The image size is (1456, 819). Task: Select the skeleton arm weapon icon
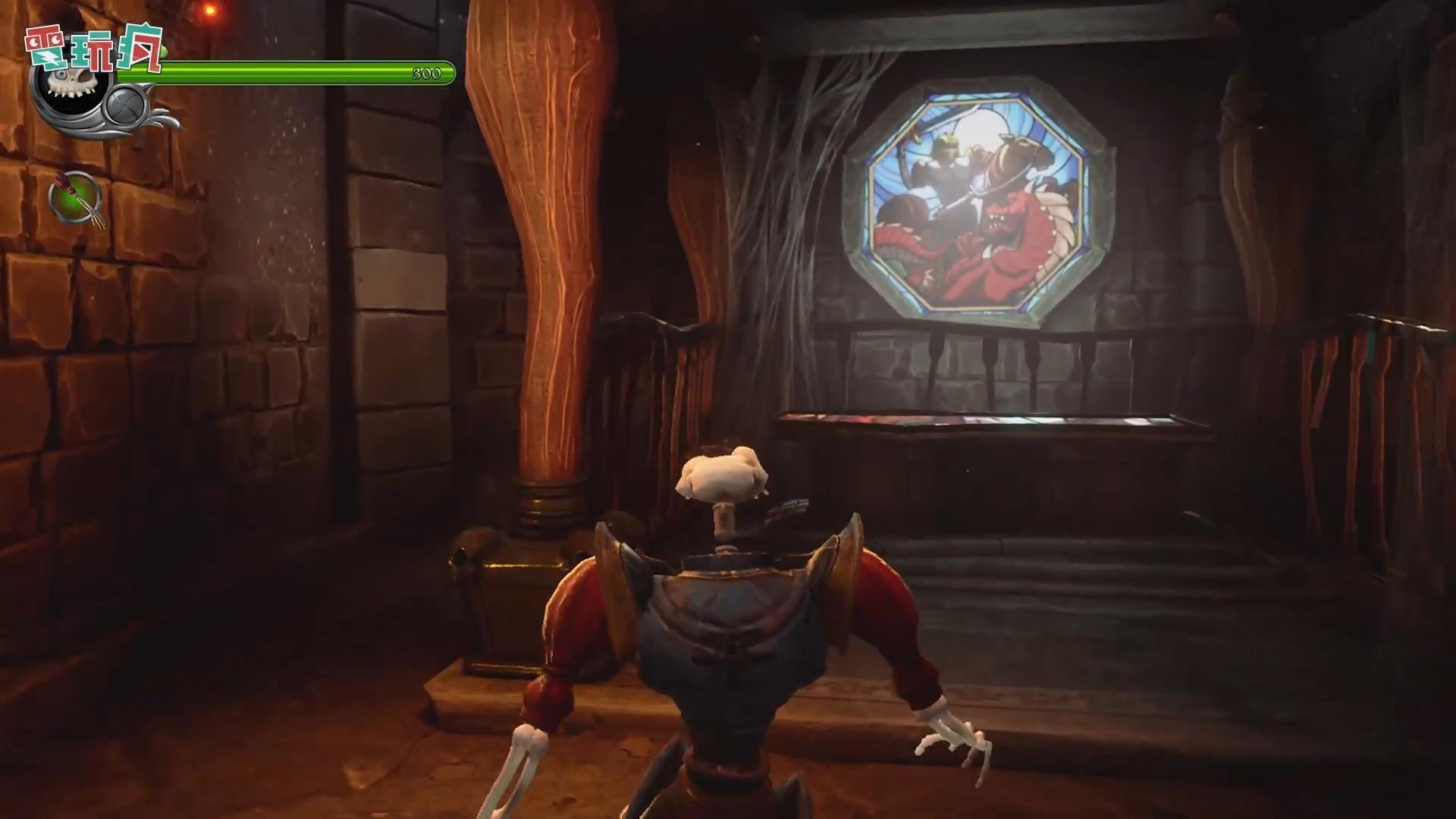point(76,199)
